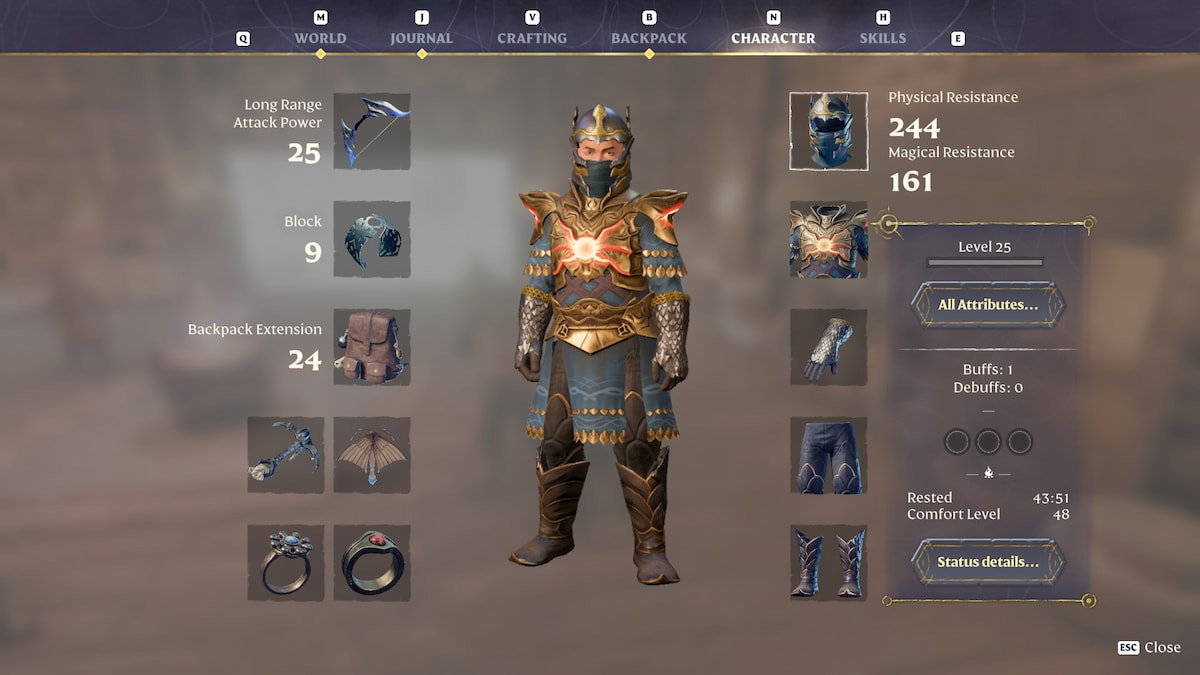Select the grappling hook slot
Viewport: 1200px width, 675px height.
click(286, 455)
